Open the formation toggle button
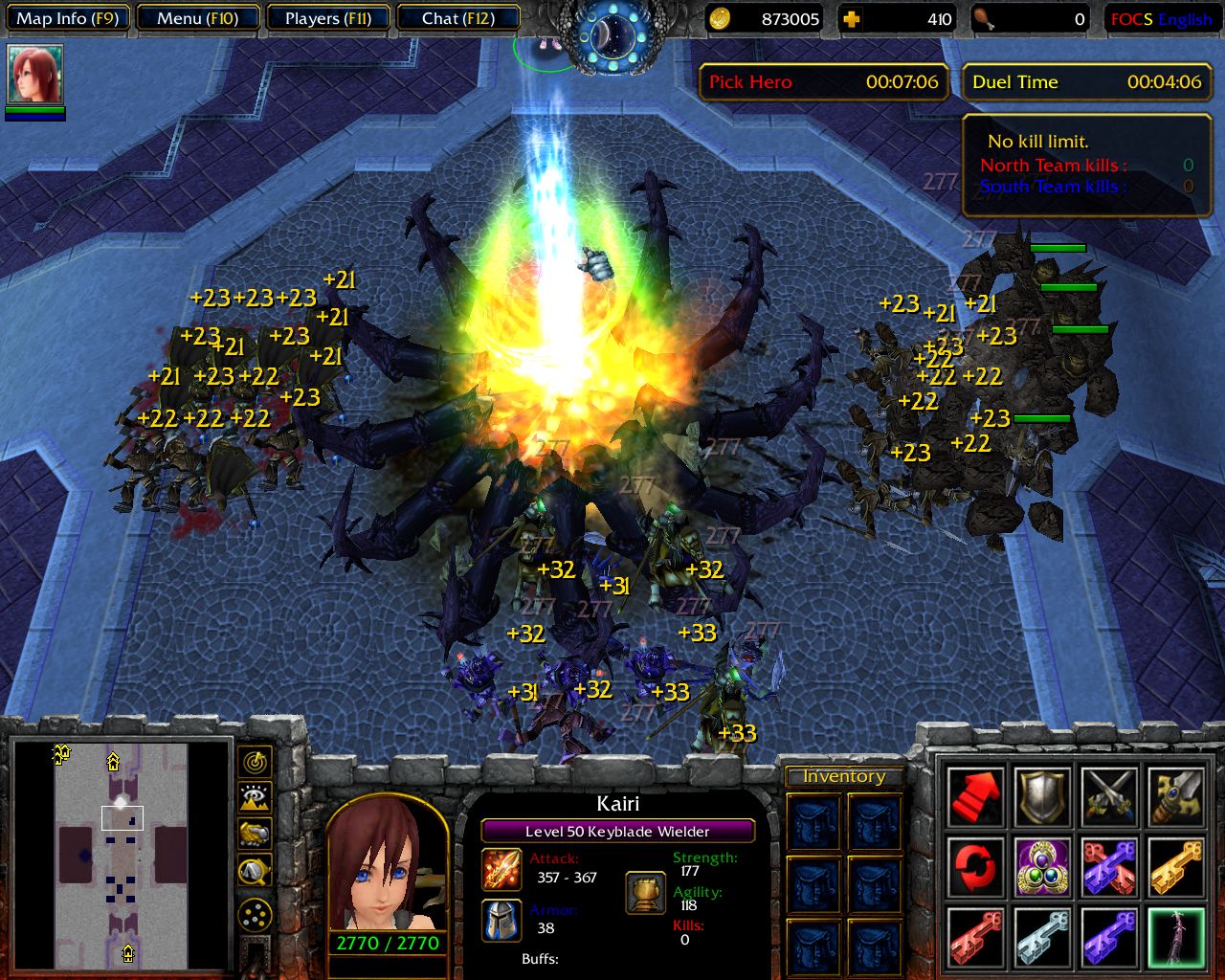This screenshot has width=1225, height=980. tap(255, 915)
